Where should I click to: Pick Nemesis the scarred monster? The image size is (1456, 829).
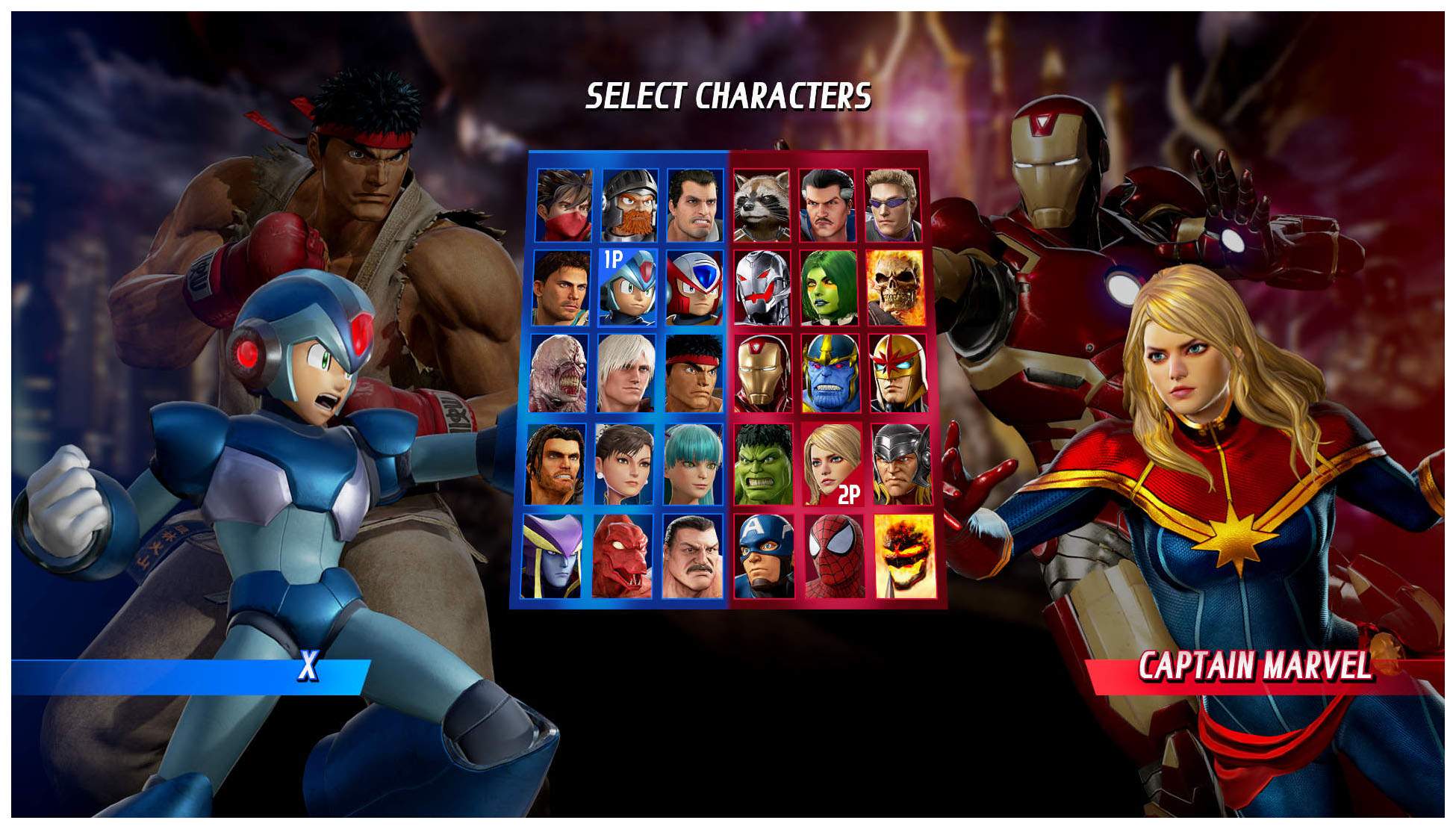coord(559,373)
